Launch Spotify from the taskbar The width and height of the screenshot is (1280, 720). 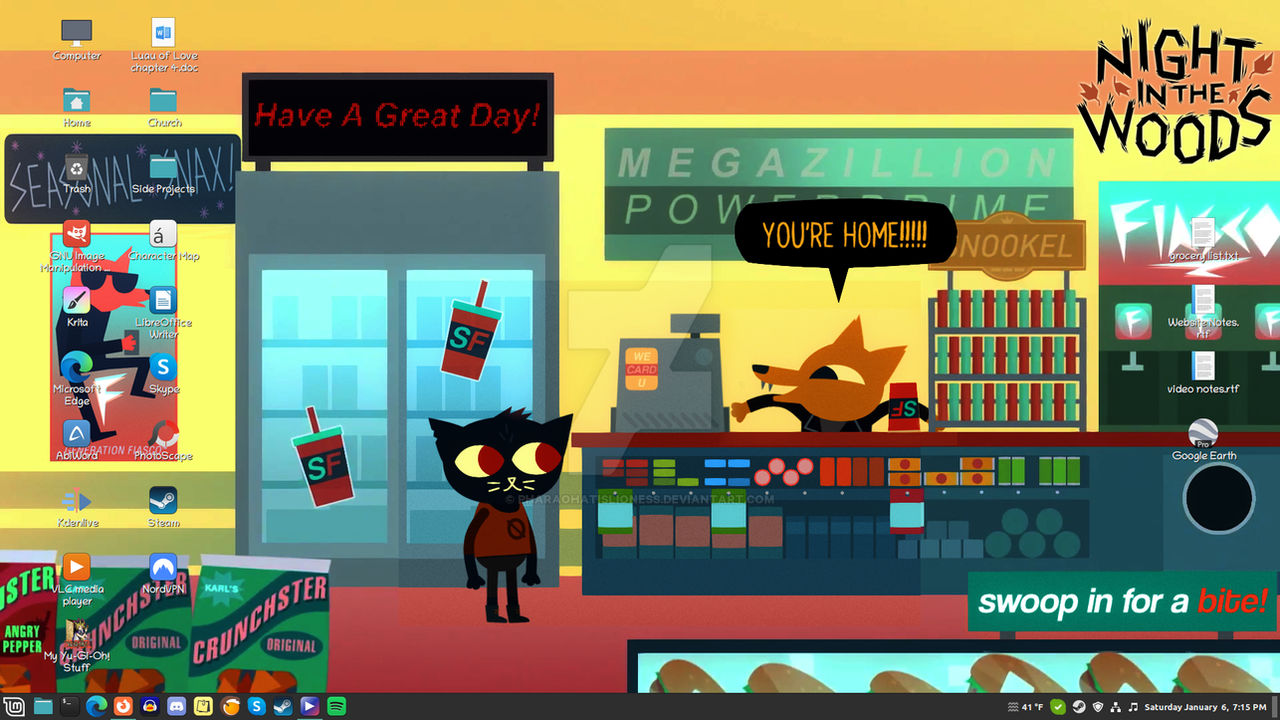click(x=338, y=705)
